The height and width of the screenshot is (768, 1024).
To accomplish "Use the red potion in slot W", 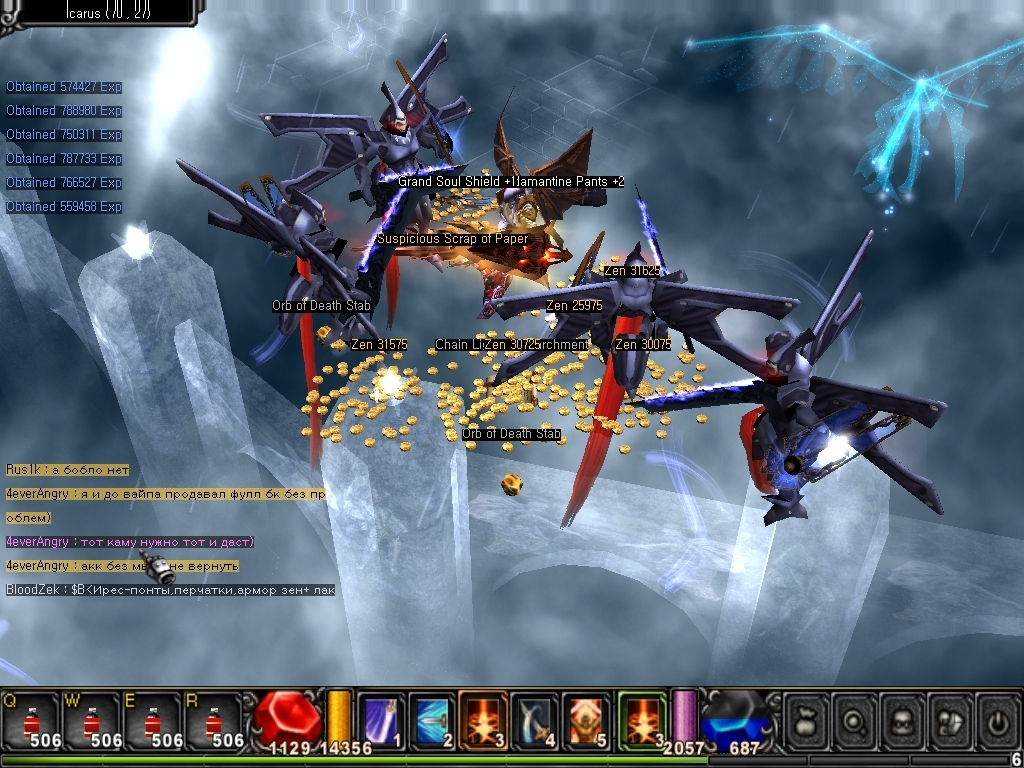I will point(91,720).
